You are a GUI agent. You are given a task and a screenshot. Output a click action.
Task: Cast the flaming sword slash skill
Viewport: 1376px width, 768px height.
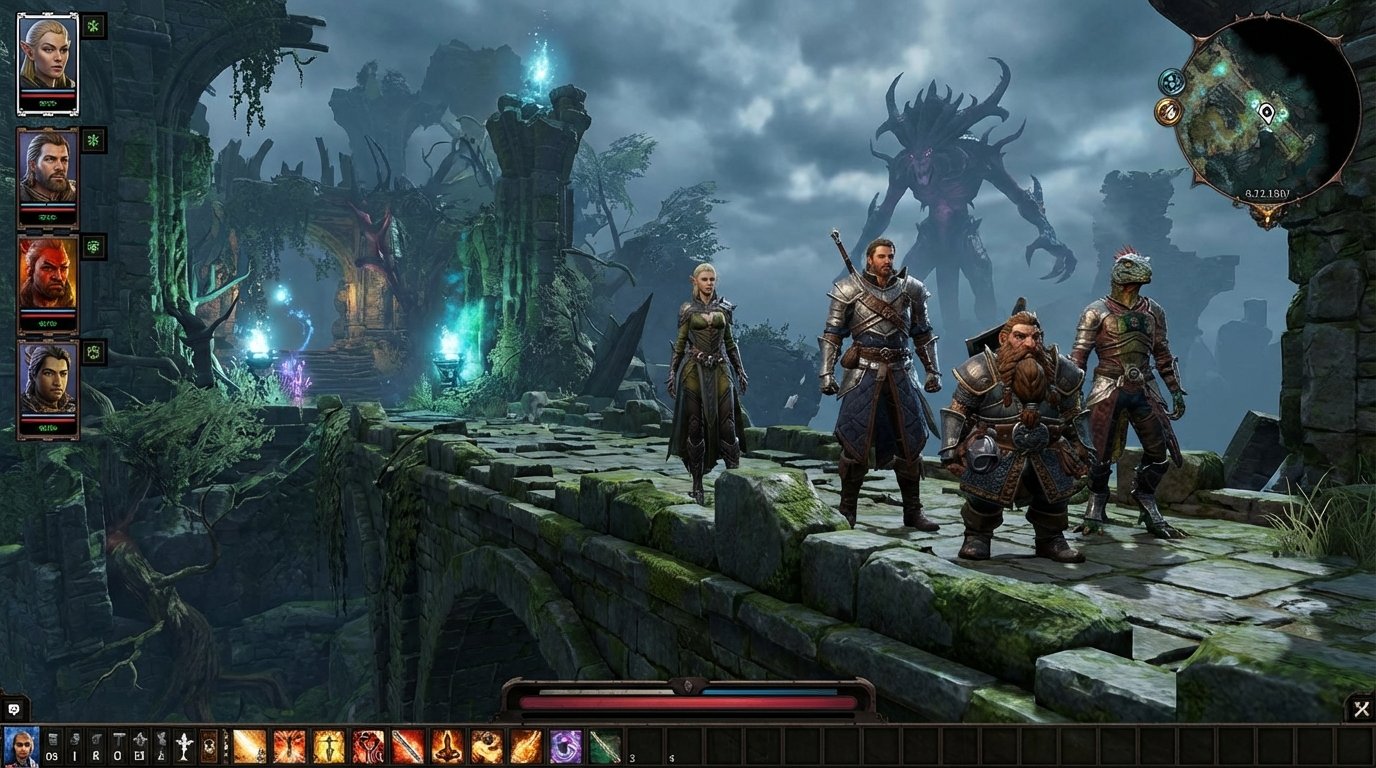click(407, 745)
